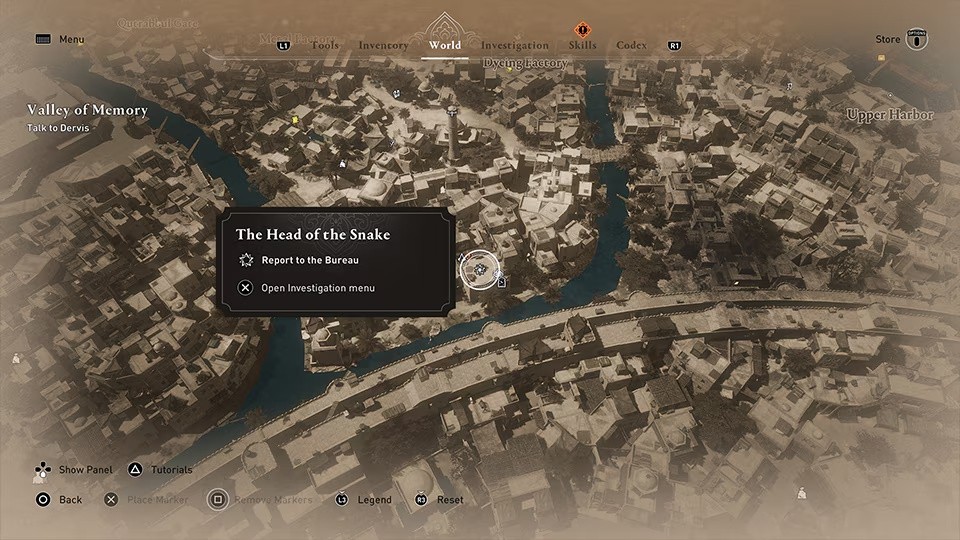This screenshot has width=960, height=540.
Task: Open the Inventory tab
Action: [x=383, y=45]
